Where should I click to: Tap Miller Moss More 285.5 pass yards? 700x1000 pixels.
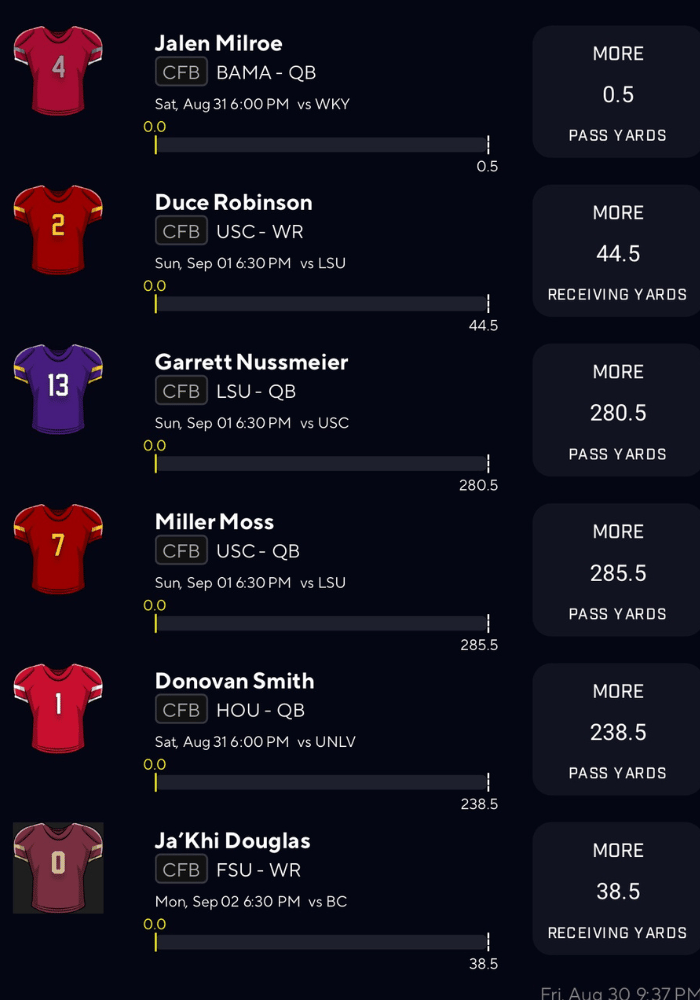pos(617,571)
